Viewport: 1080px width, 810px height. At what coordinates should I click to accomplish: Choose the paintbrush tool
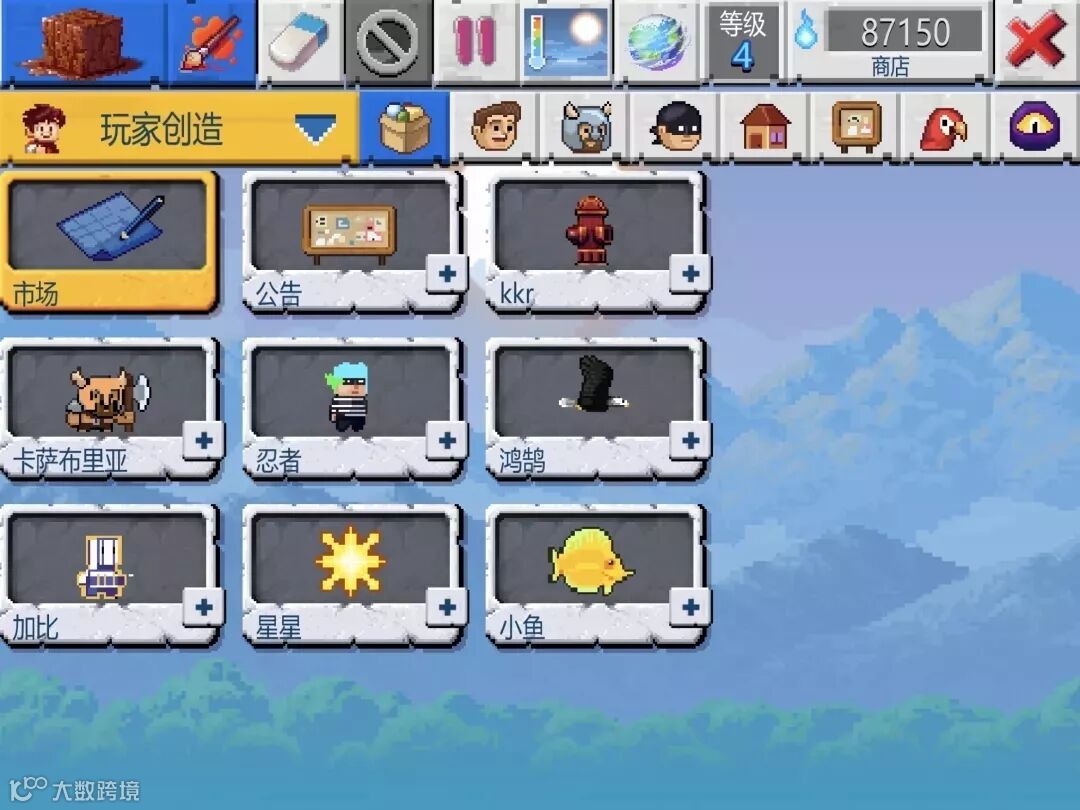(x=209, y=40)
